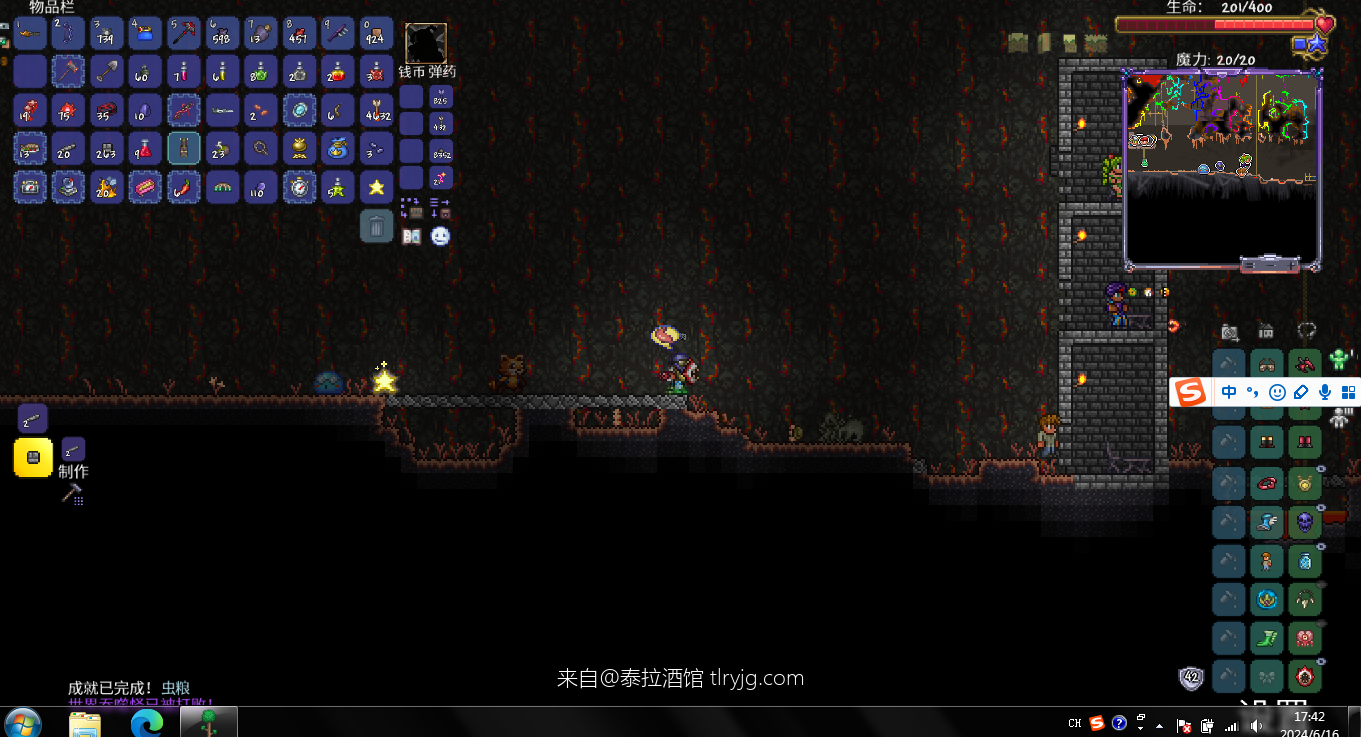Select the magic mirror inventory slot

[x=300, y=109]
